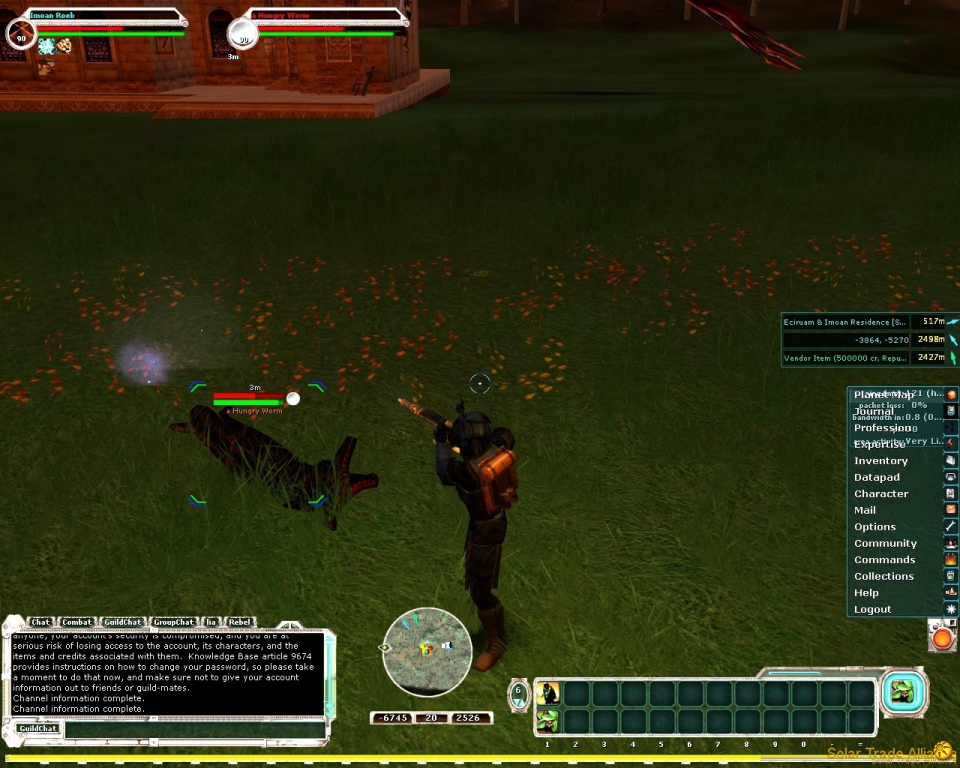Check Mail from the menu
Screen dimensions: 960x768
click(865, 511)
